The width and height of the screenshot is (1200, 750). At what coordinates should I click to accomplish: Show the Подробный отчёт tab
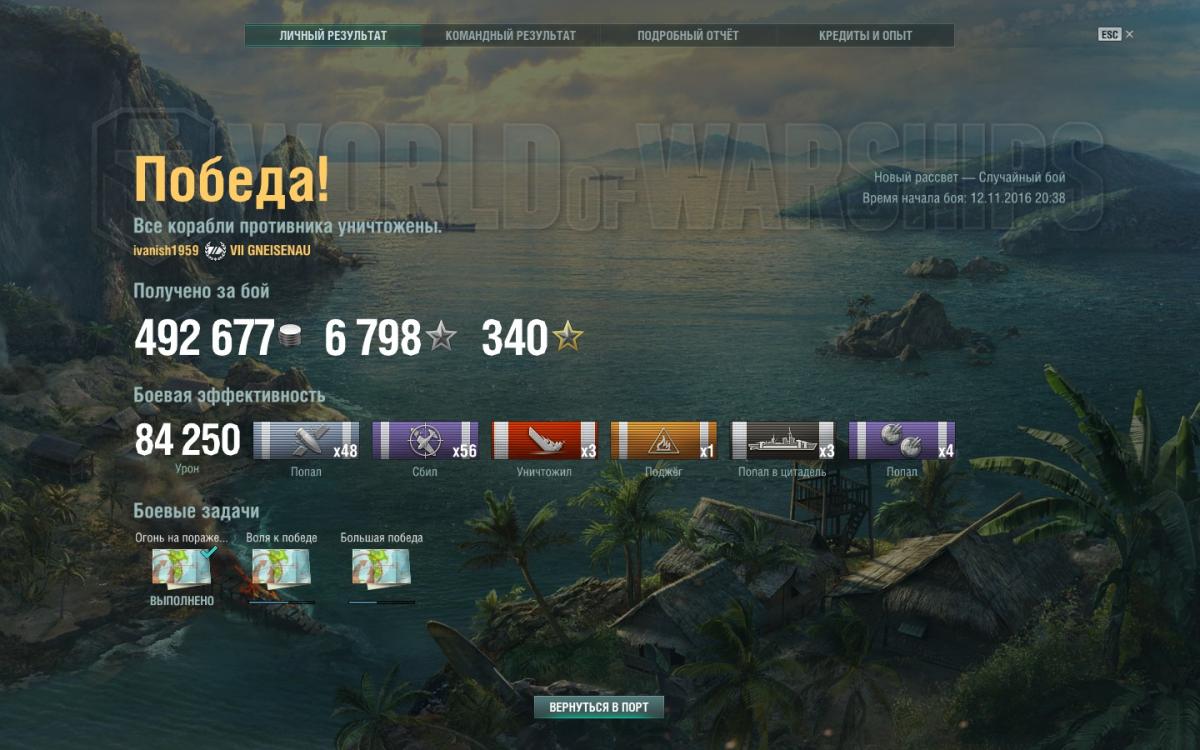point(688,36)
